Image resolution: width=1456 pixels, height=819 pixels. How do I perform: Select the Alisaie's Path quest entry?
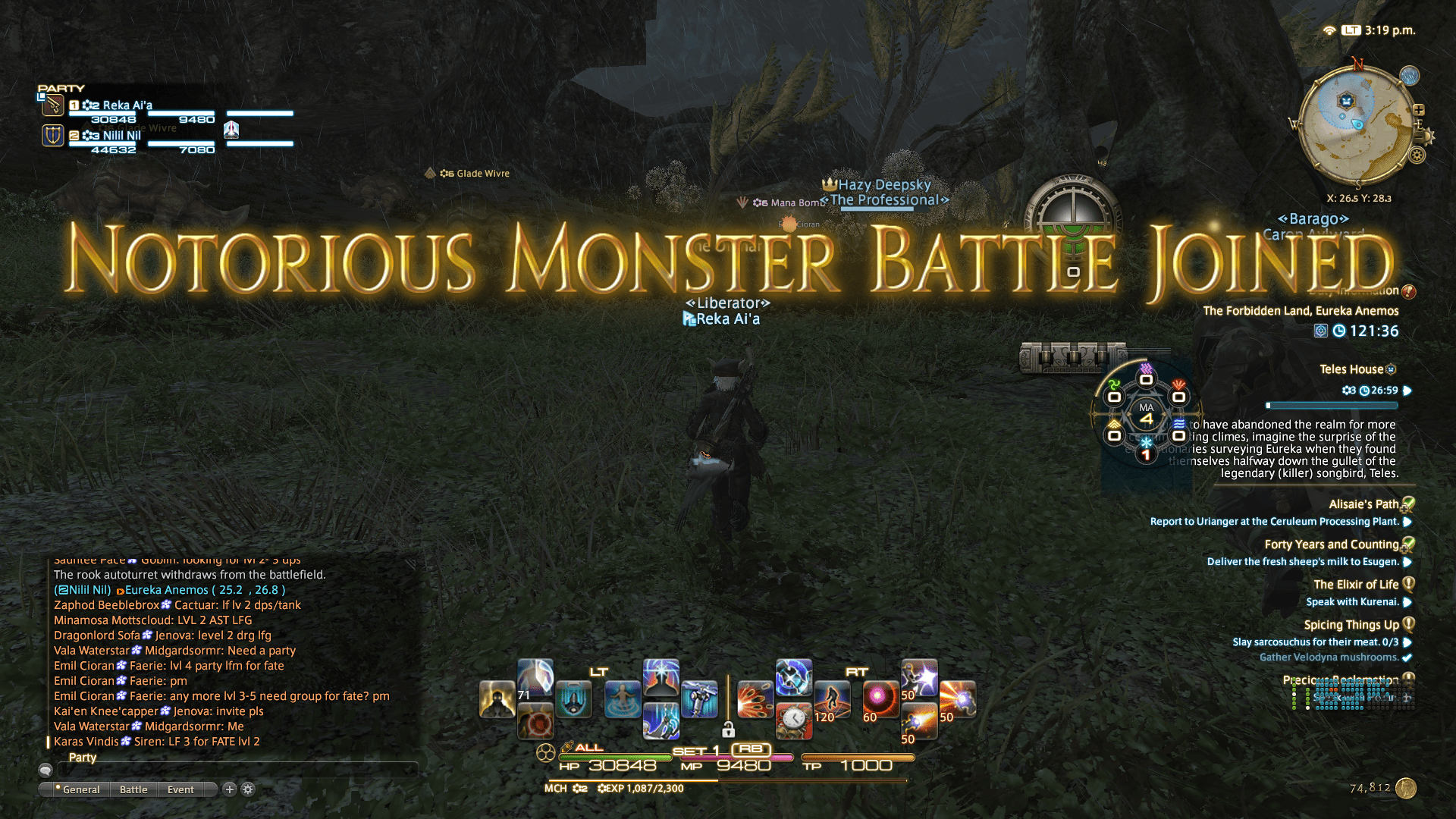pos(1363,504)
